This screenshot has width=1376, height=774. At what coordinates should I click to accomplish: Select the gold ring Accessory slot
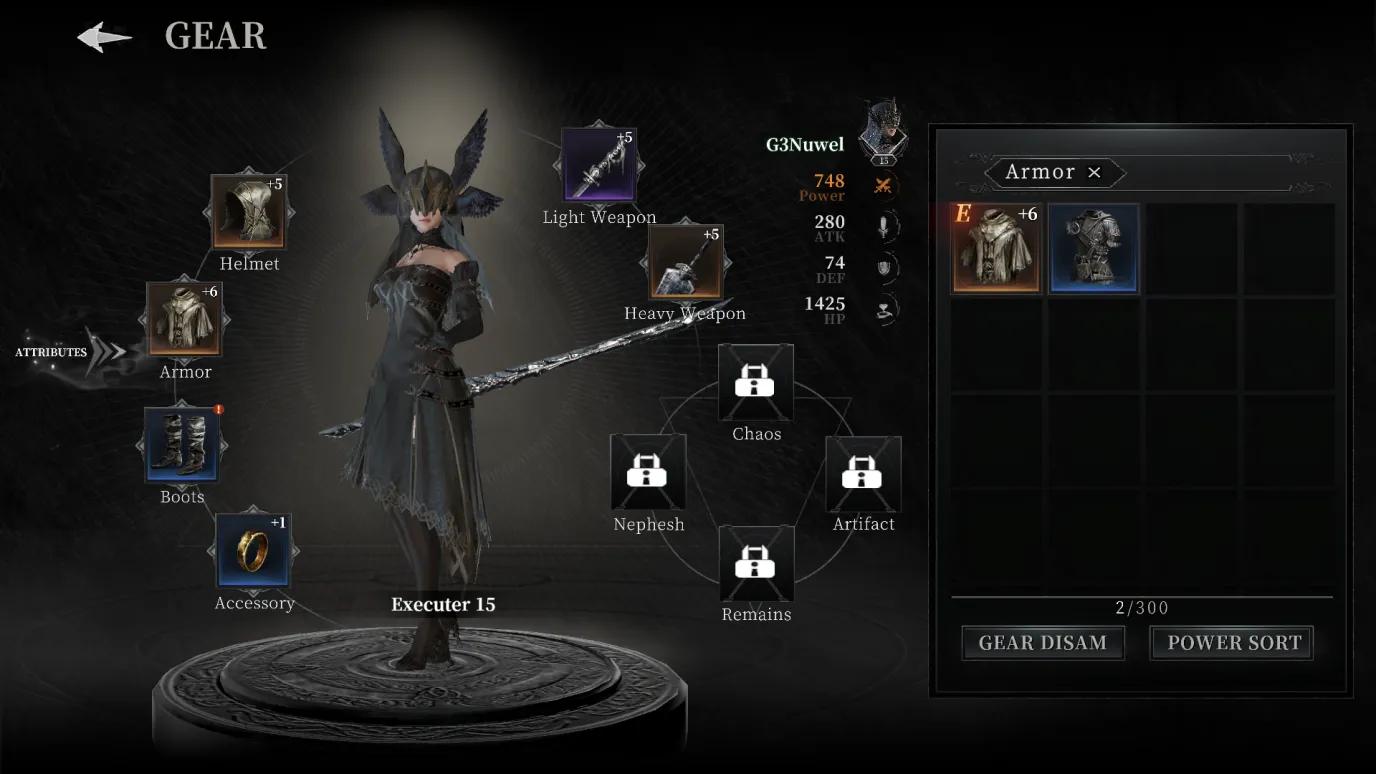(x=253, y=550)
